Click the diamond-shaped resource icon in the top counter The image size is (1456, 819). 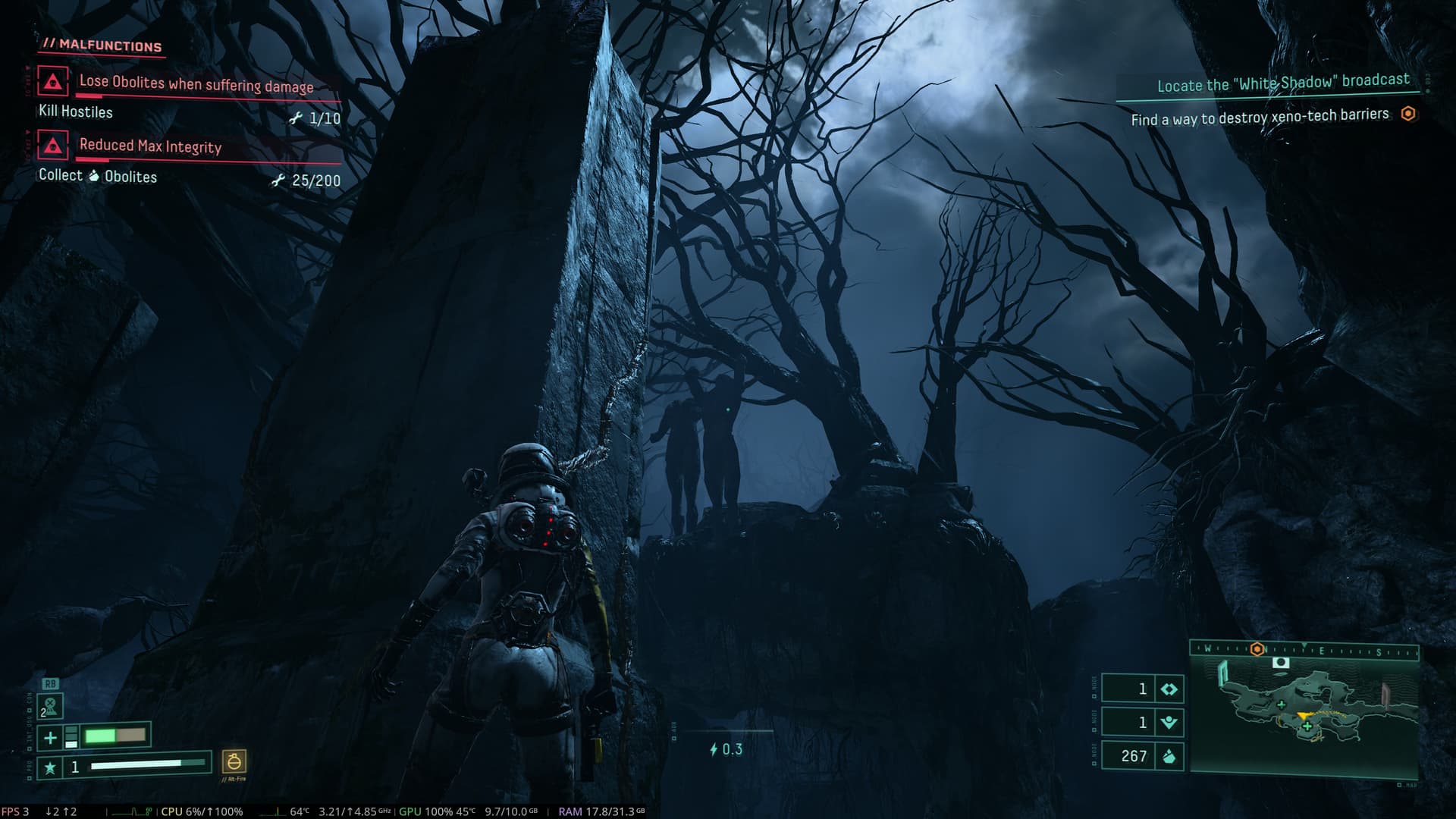coord(1169,689)
